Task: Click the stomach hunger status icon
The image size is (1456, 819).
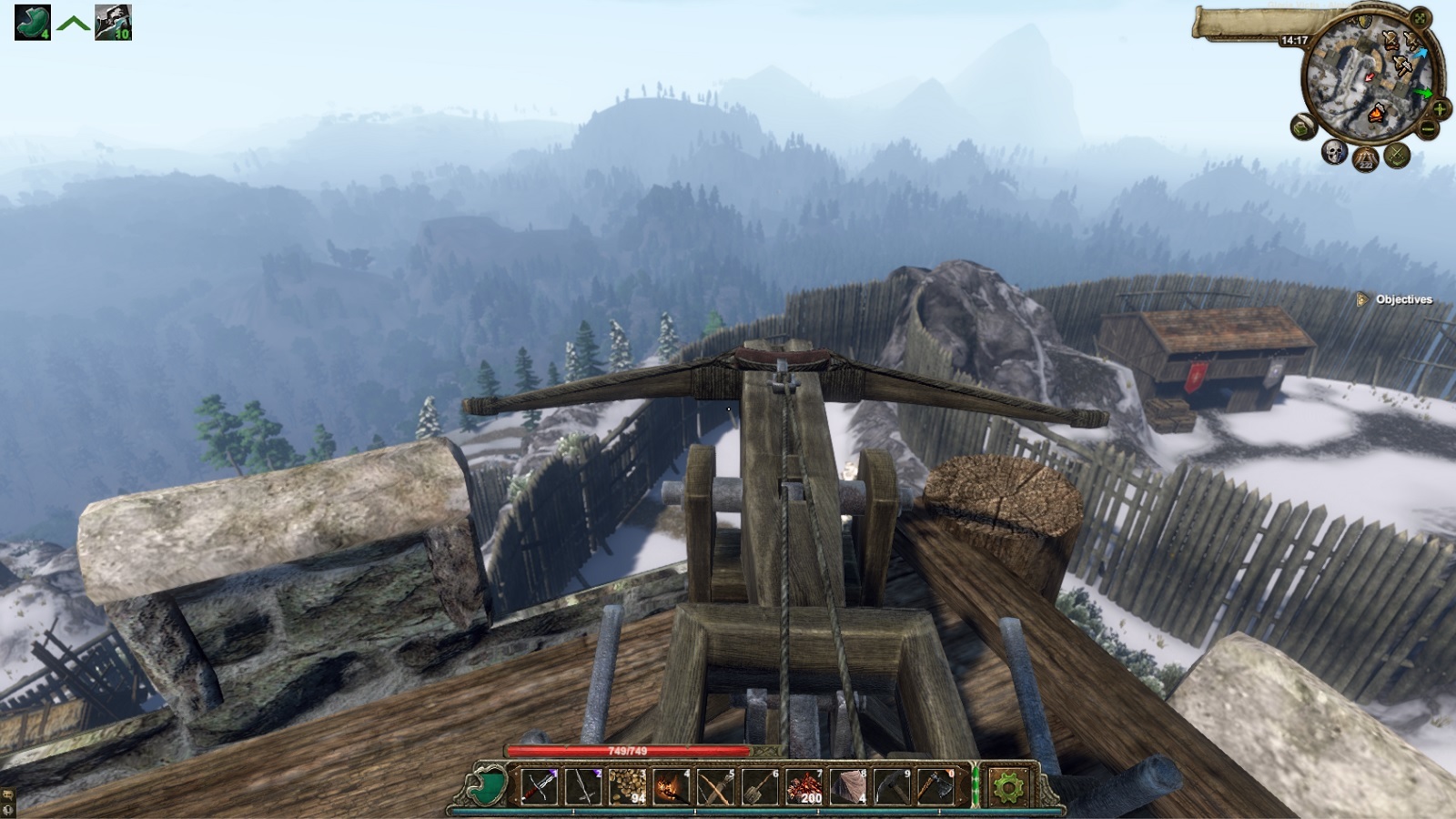Action: click(32, 23)
